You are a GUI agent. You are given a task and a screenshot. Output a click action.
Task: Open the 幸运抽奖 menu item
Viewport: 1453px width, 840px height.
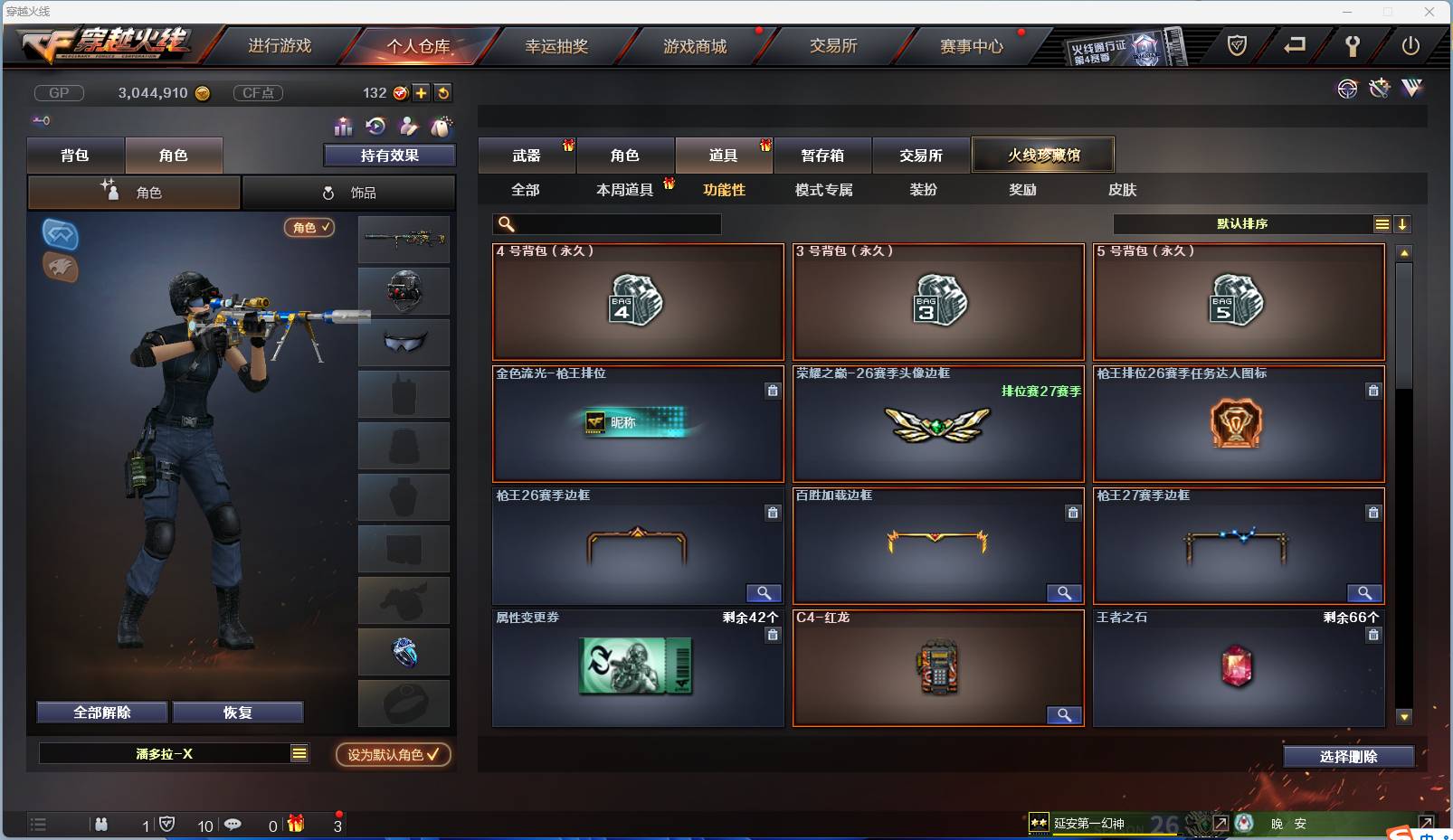pos(558,45)
